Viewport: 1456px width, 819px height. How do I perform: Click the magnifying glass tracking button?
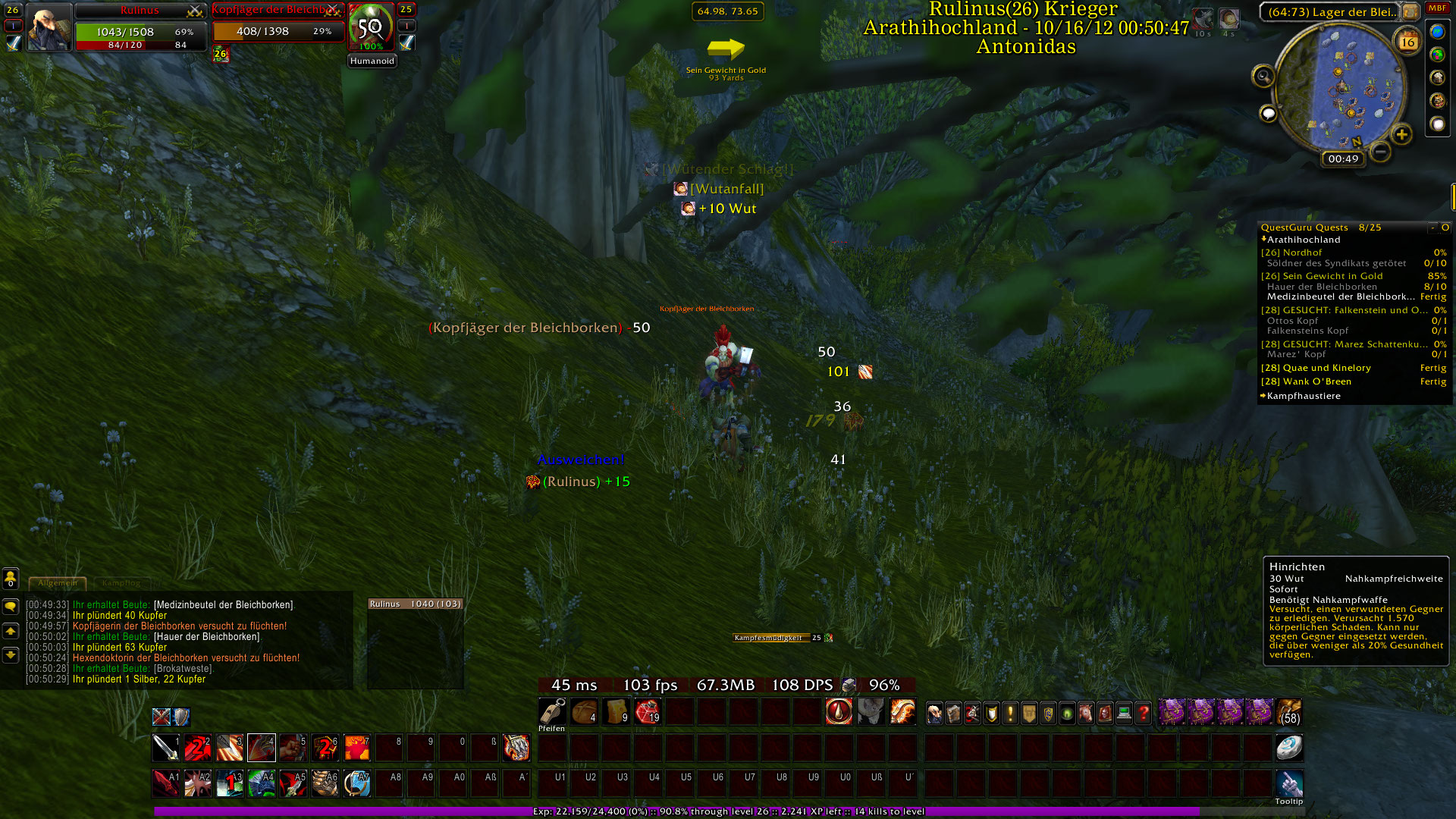[x=1263, y=76]
